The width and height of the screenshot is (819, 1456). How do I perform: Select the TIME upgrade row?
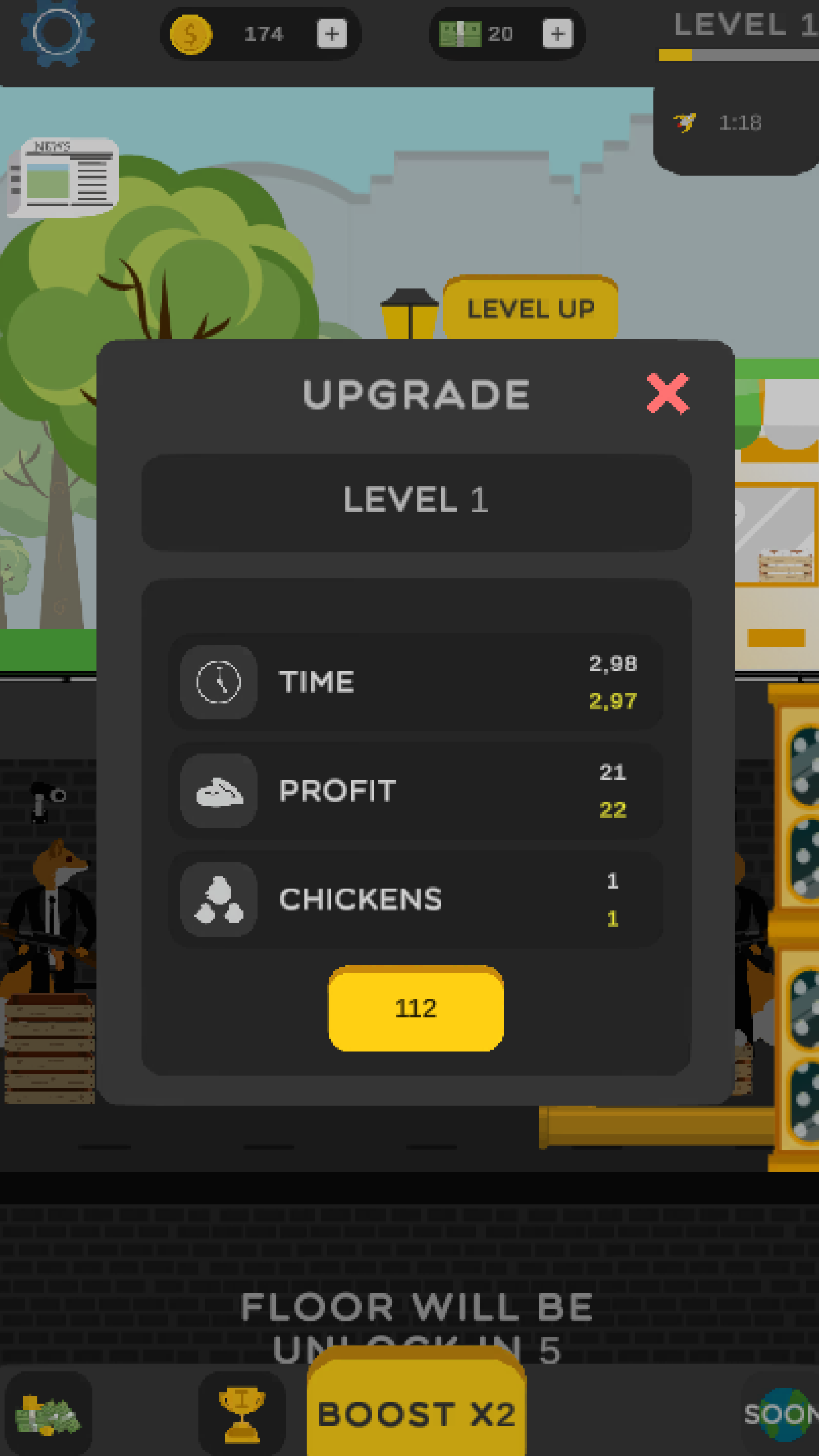[x=416, y=681]
